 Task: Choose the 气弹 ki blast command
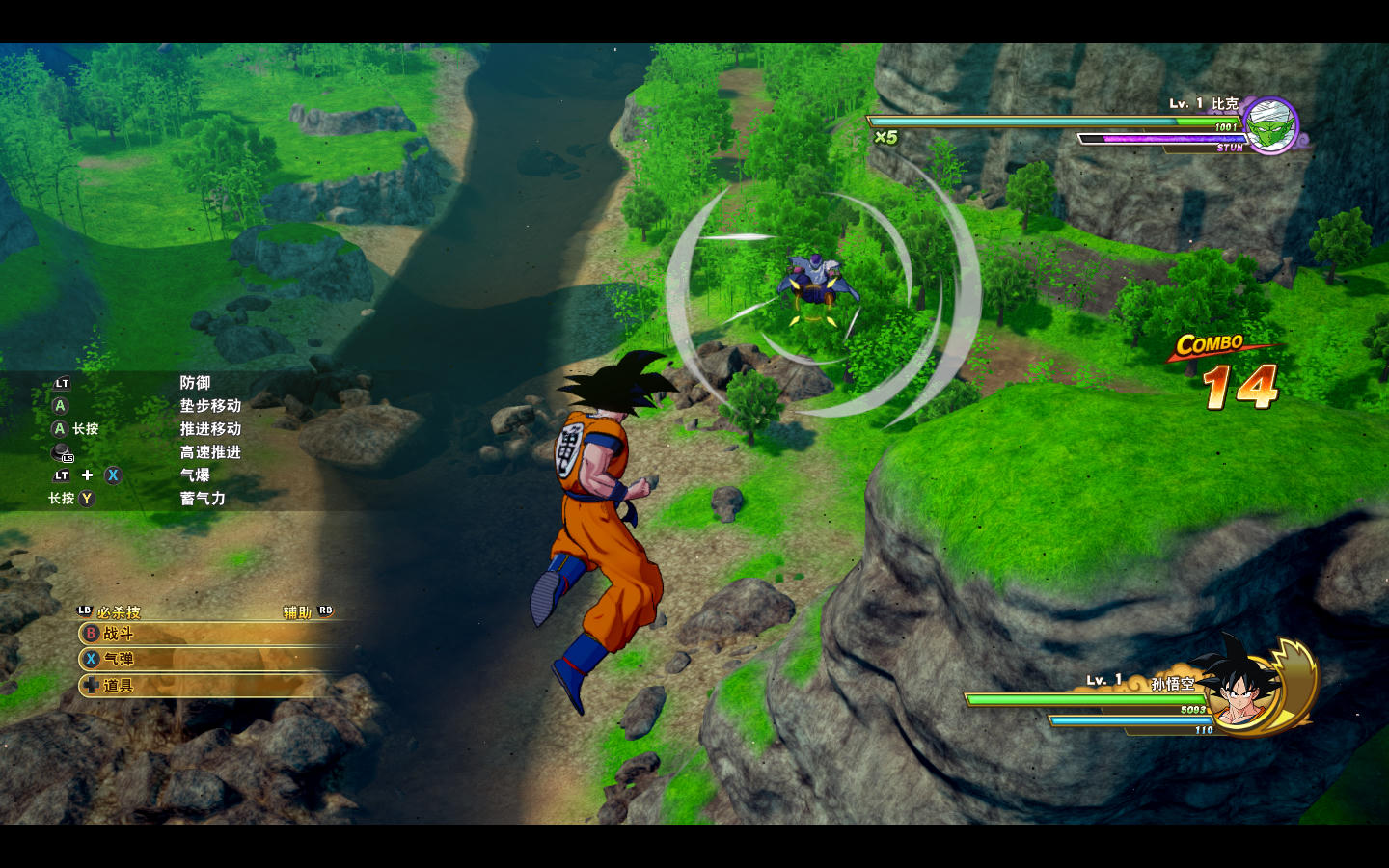118,659
